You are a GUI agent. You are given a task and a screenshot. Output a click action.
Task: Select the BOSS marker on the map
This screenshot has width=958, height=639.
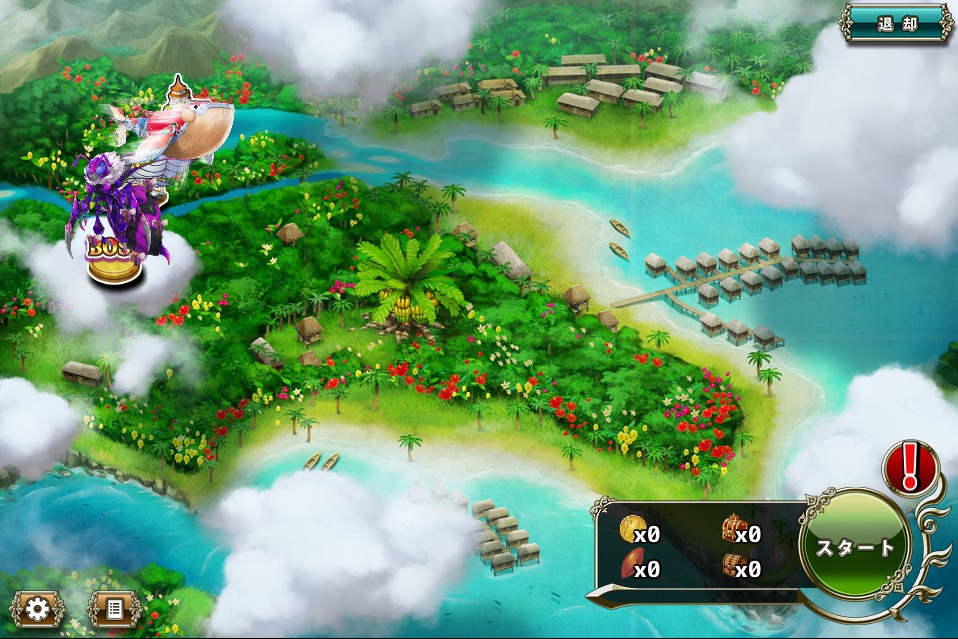112,255
